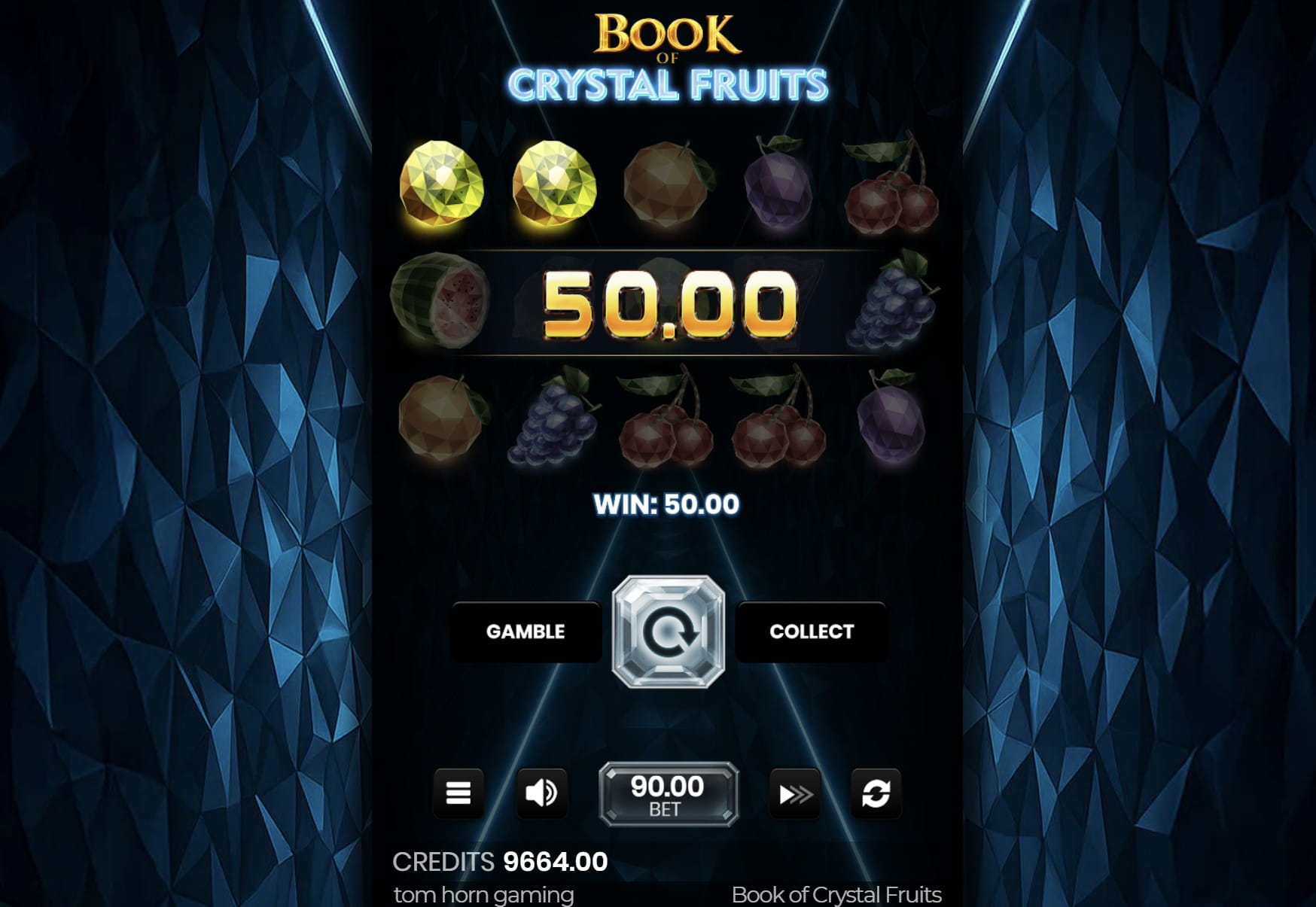Mute the game sound

coord(542,793)
